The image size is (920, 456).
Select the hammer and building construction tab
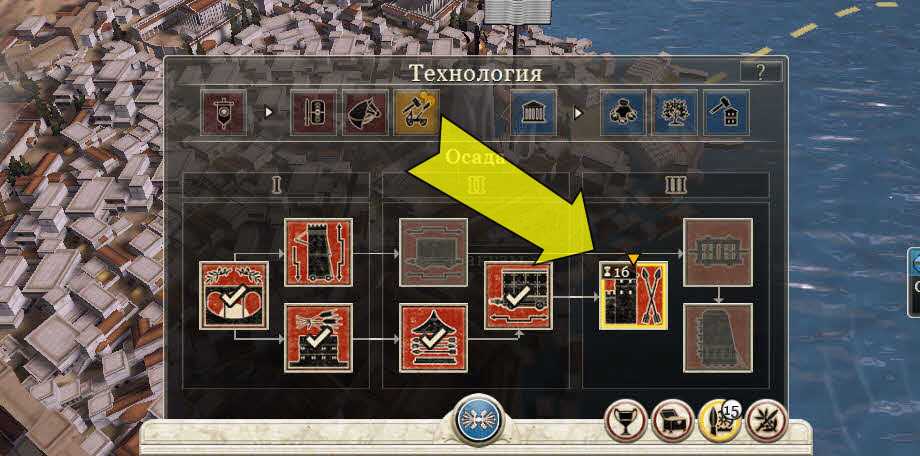pyautogui.click(x=725, y=112)
